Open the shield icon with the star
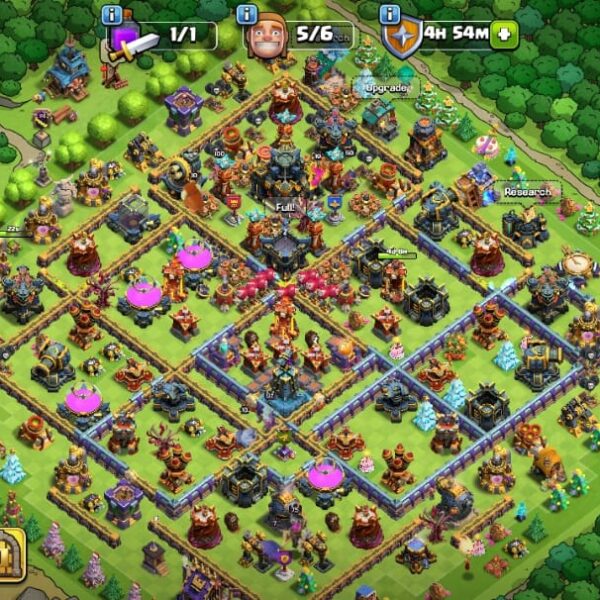Image resolution: width=600 pixels, height=600 pixels. click(x=401, y=41)
